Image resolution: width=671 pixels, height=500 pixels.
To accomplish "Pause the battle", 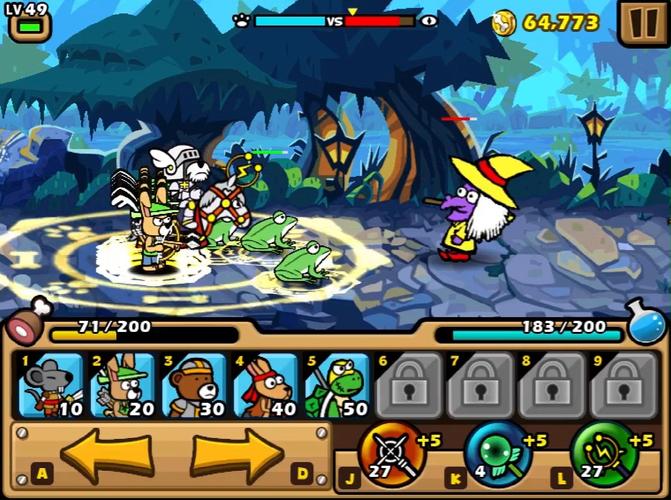I will coord(639,24).
